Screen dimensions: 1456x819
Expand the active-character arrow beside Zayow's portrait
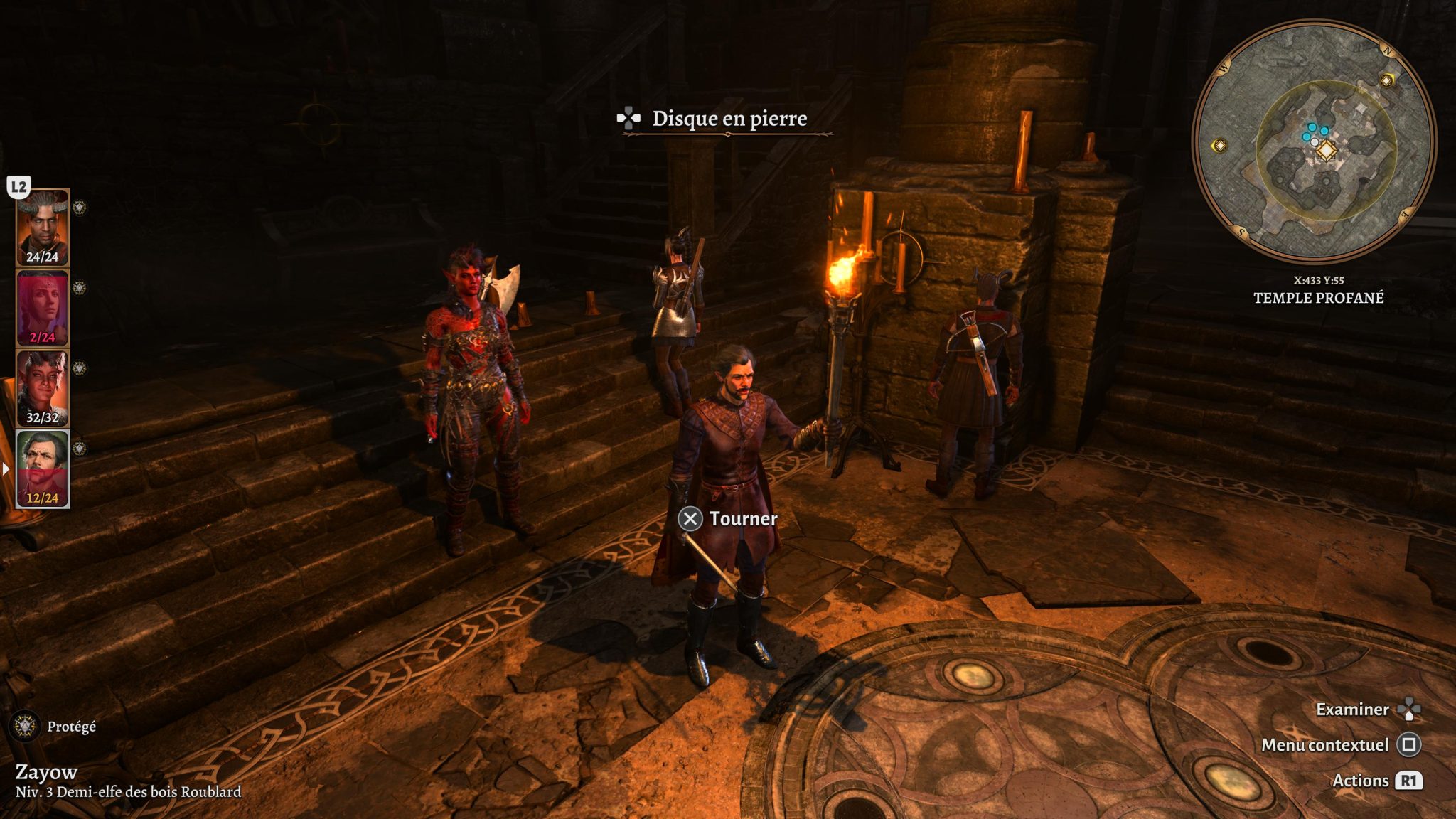click(6, 468)
